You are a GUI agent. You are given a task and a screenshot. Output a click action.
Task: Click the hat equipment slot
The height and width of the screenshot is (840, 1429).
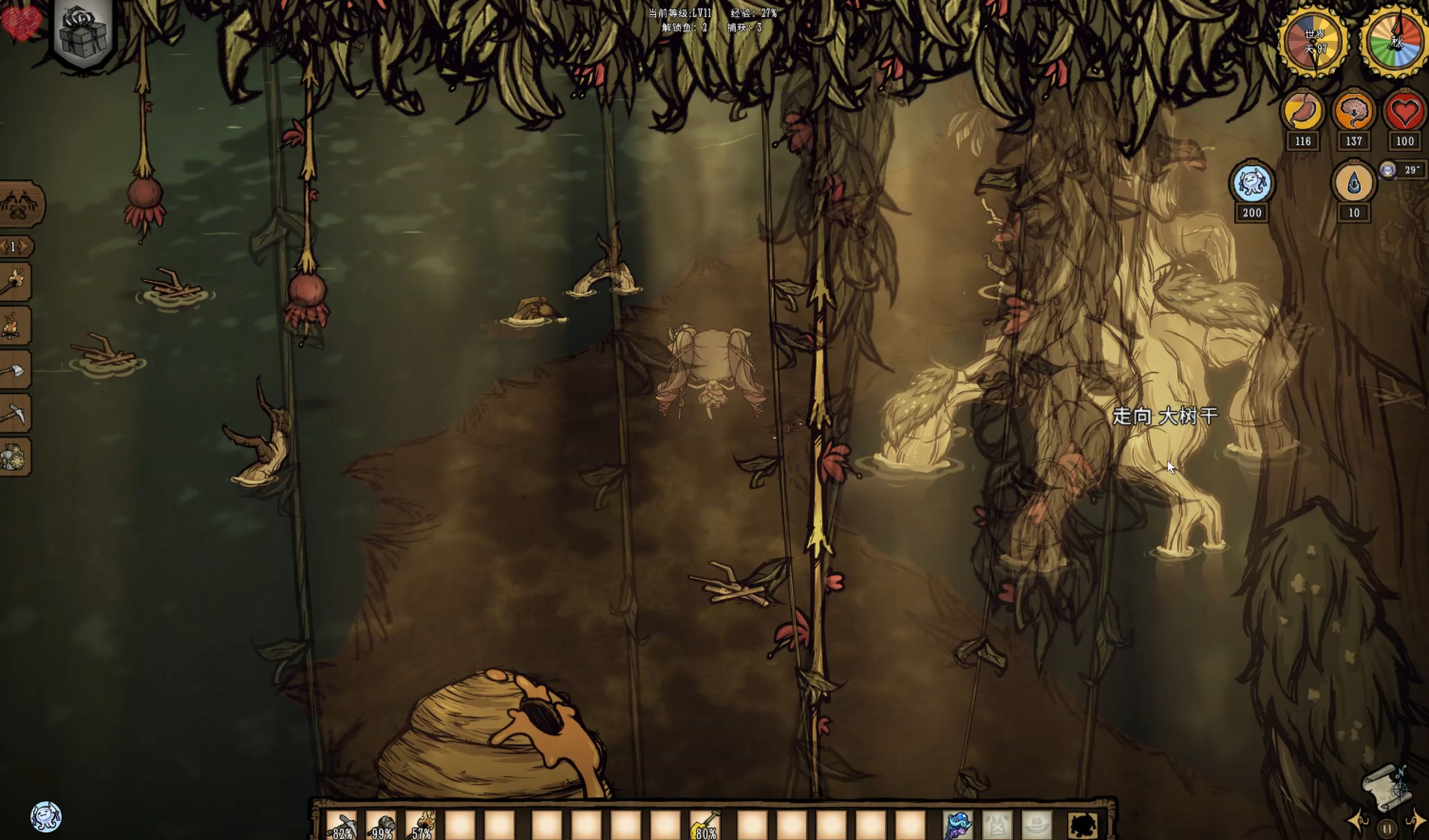(x=1037, y=826)
